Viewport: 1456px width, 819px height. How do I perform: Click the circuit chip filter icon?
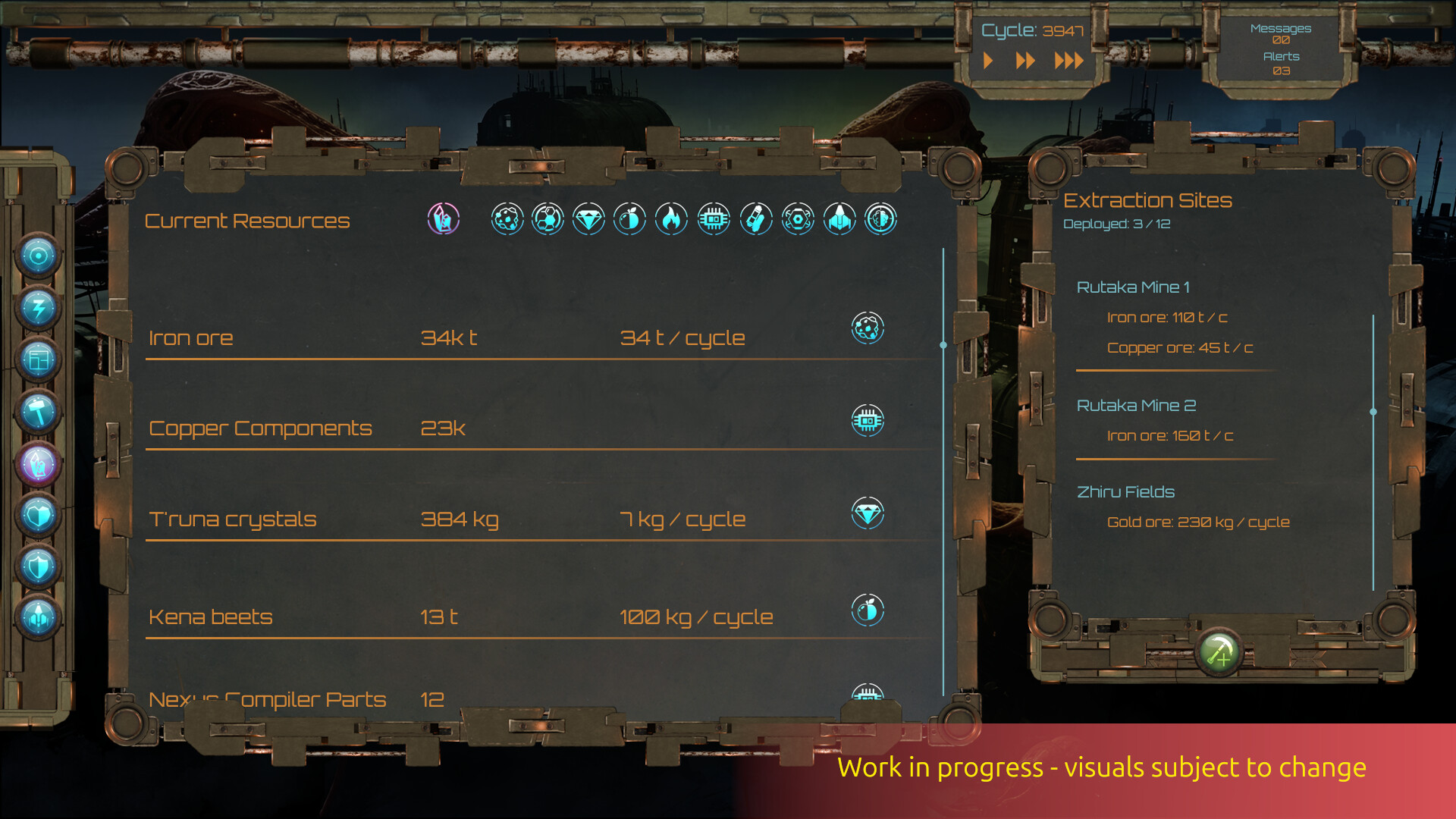pos(713,220)
